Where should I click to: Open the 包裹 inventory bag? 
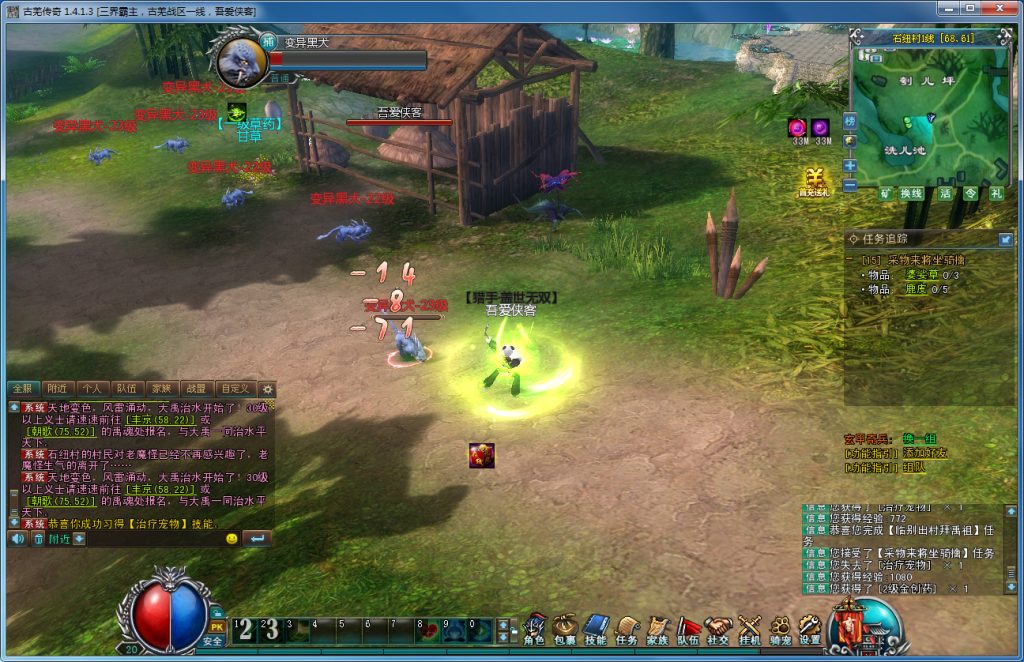[564, 628]
